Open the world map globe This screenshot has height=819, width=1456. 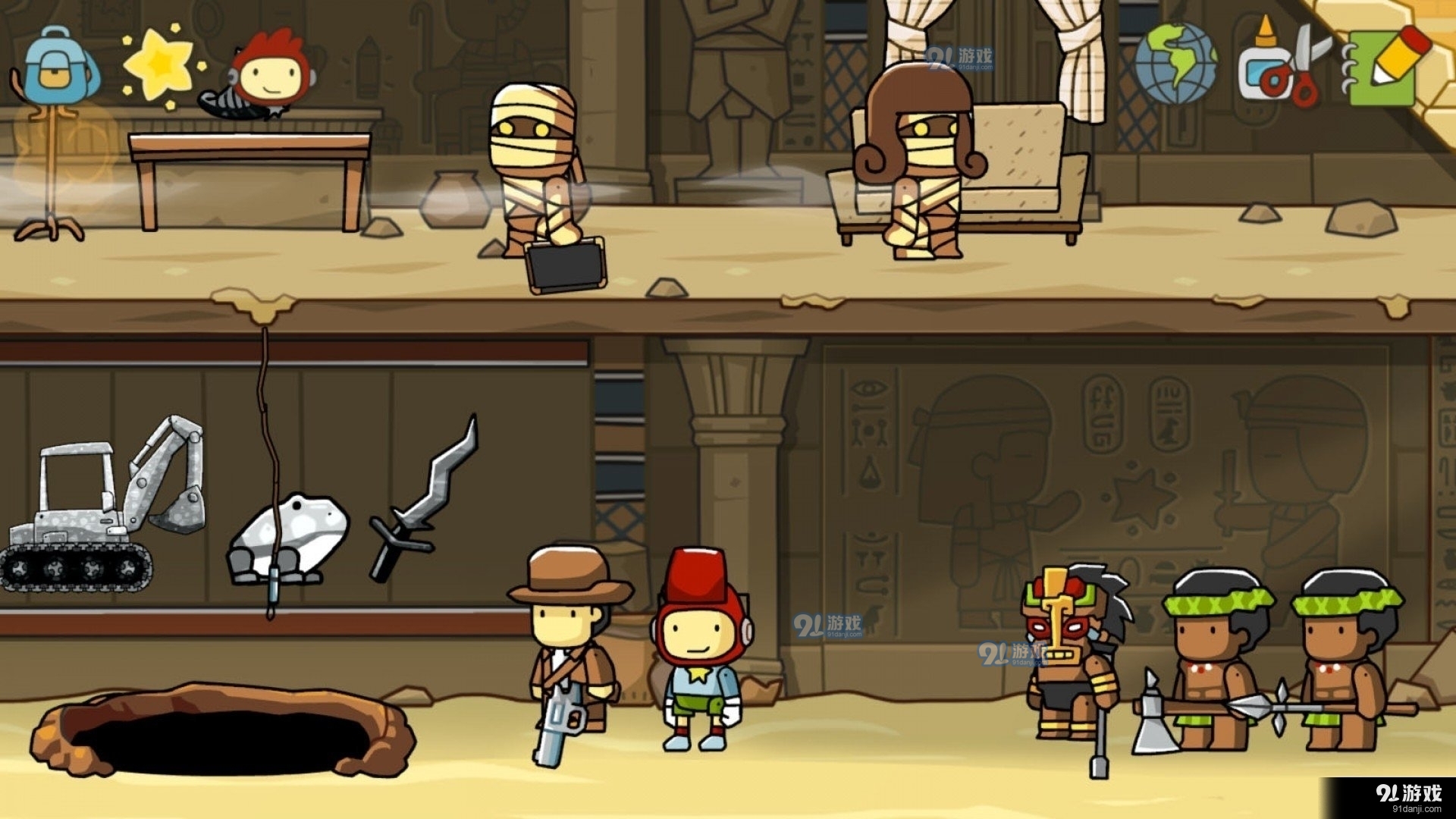[1175, 64]
